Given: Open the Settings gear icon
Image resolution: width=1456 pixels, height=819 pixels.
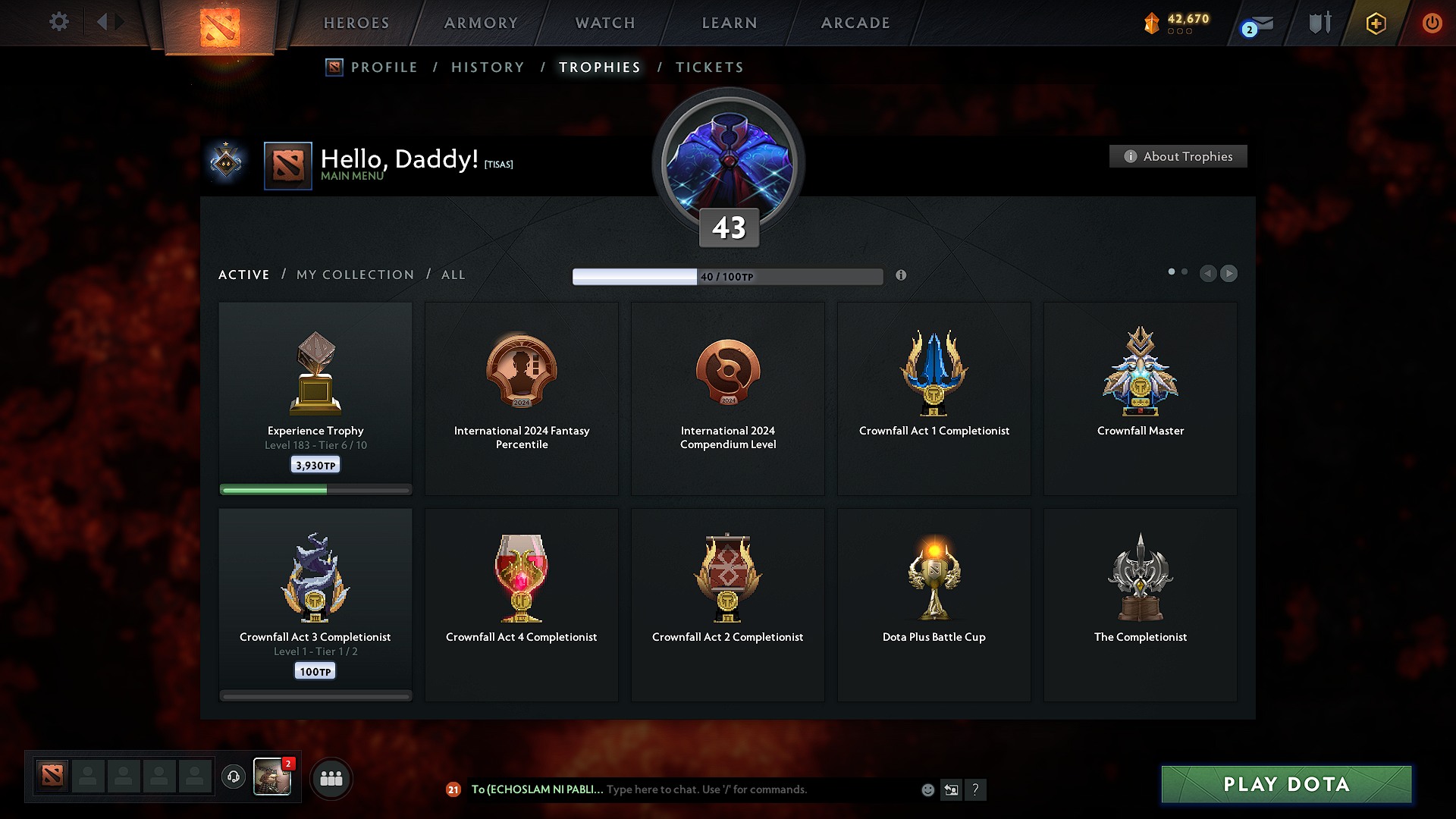Looking at the screenshot, I should 59,22.
